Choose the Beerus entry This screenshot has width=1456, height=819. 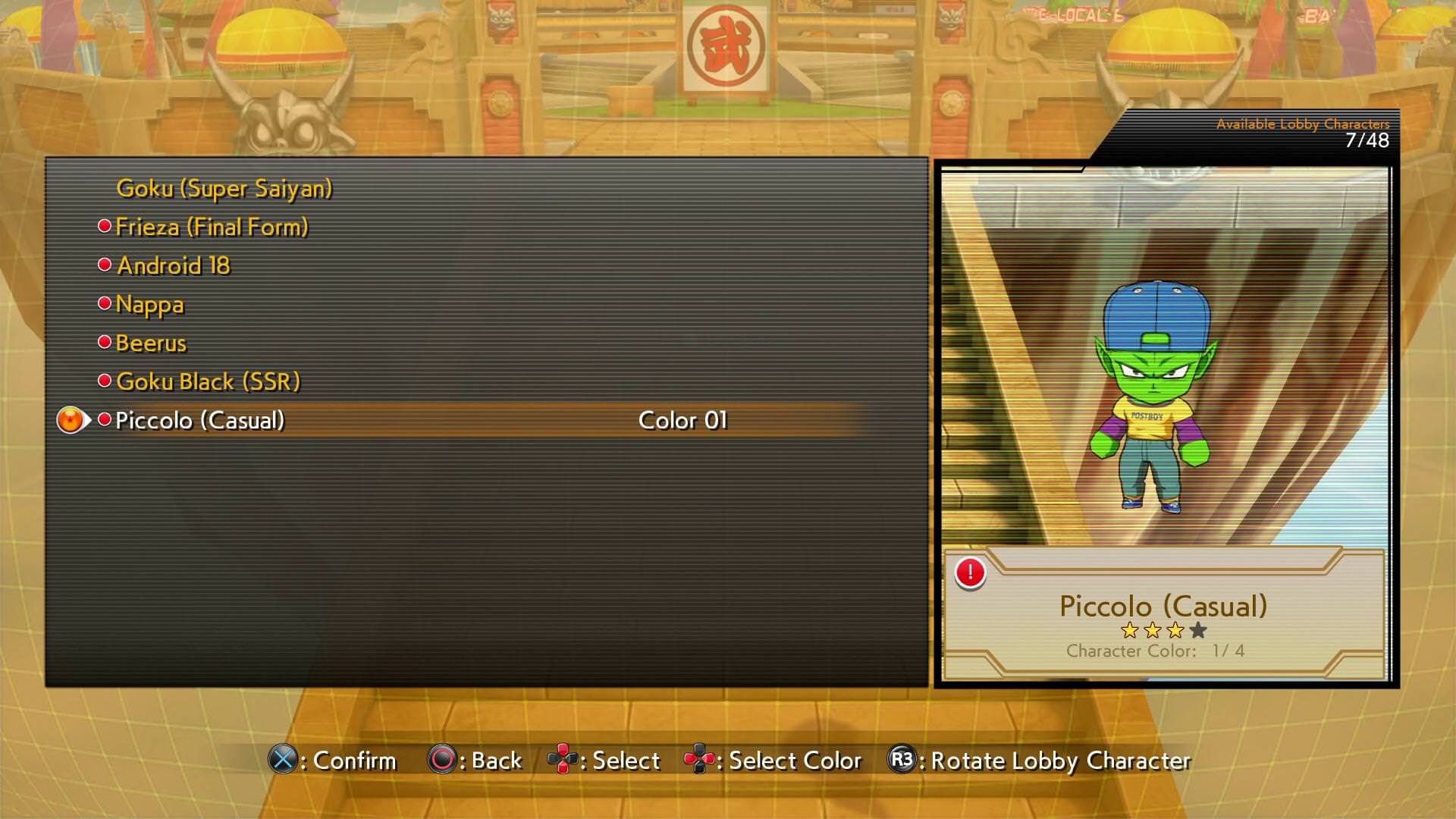tap(151, 343)
